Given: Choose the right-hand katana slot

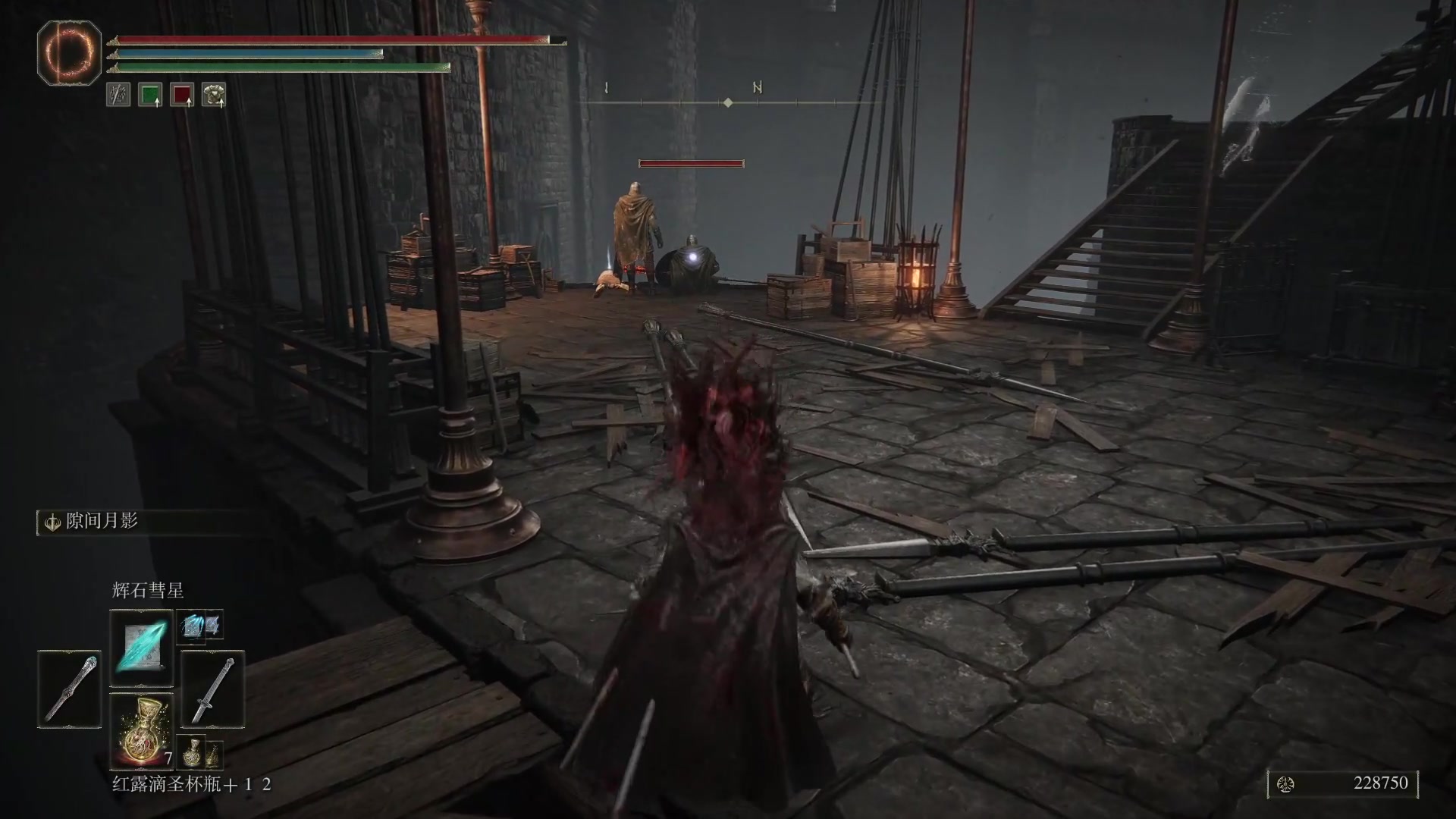Looking at the screenshot, I should 212,689.
